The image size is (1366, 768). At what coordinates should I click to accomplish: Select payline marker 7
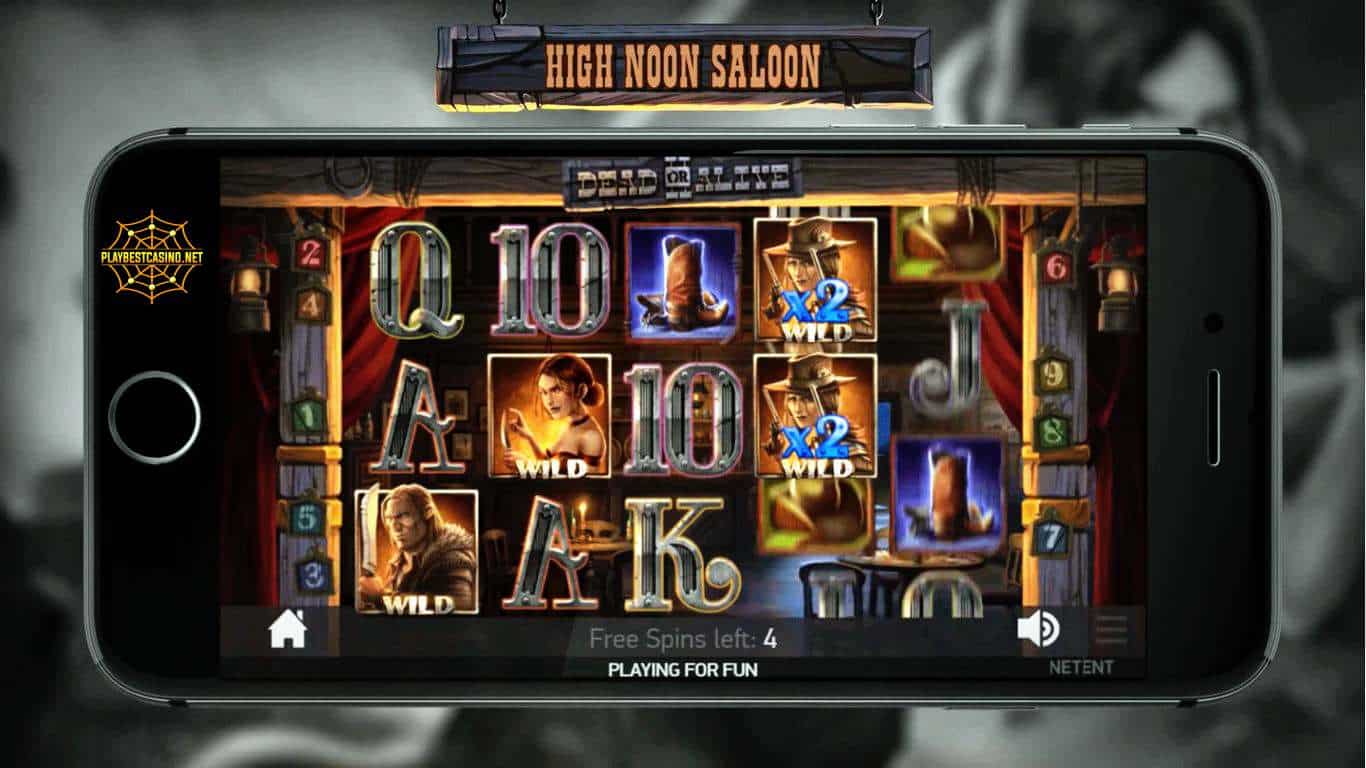[x=1052, y=537]
